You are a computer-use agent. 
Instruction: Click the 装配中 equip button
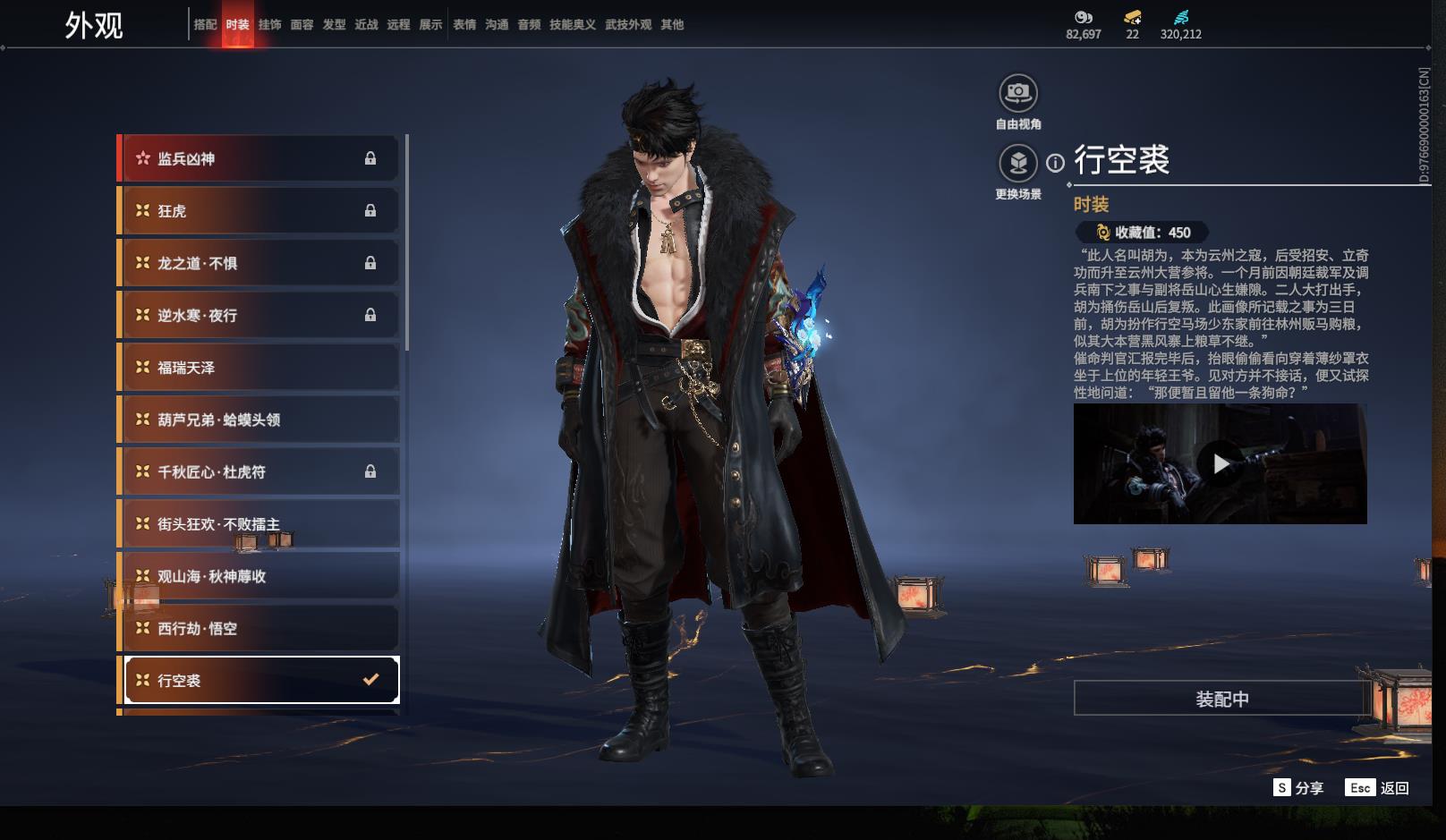(1221, 699)
